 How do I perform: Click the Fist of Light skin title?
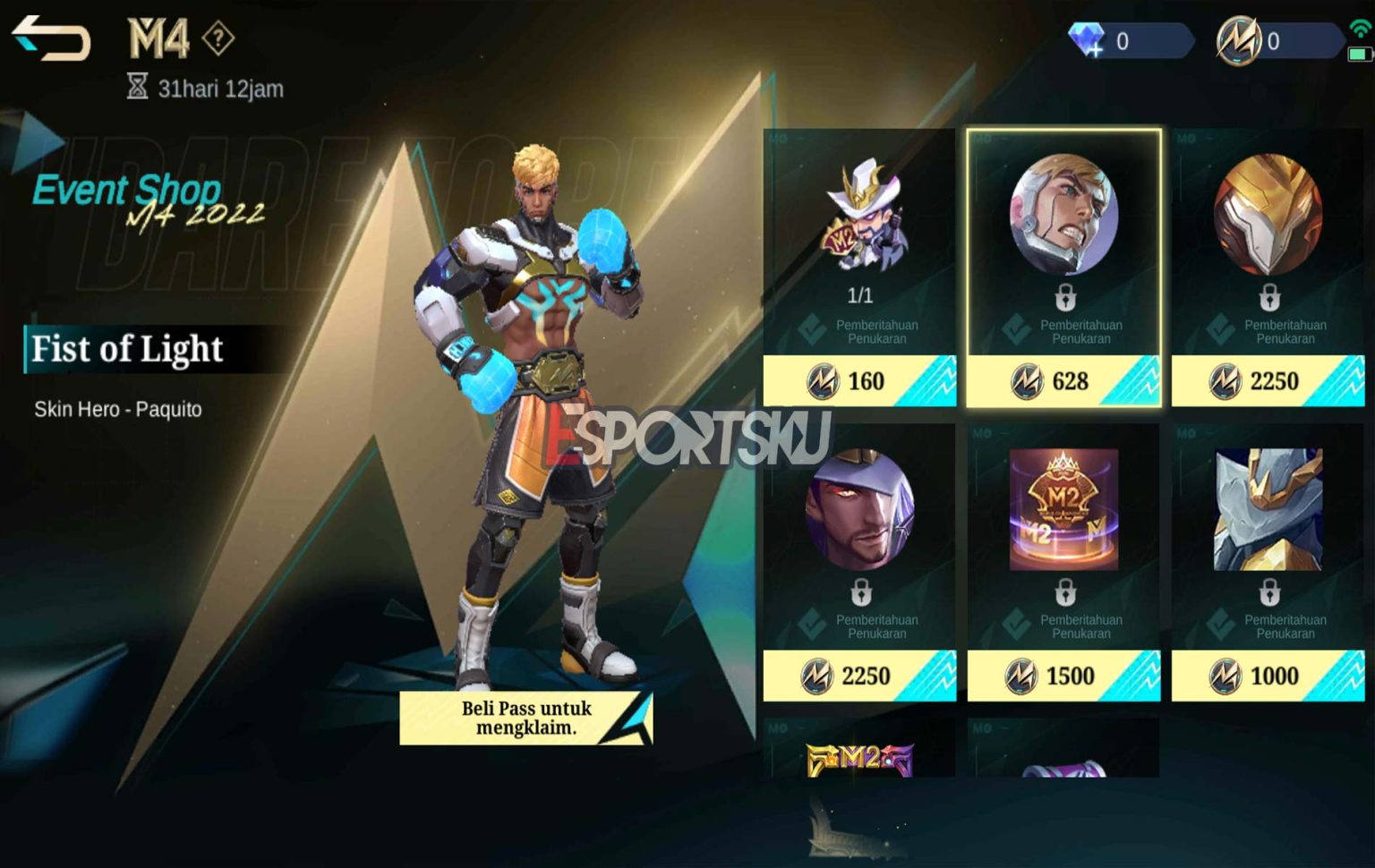[127, 349]
